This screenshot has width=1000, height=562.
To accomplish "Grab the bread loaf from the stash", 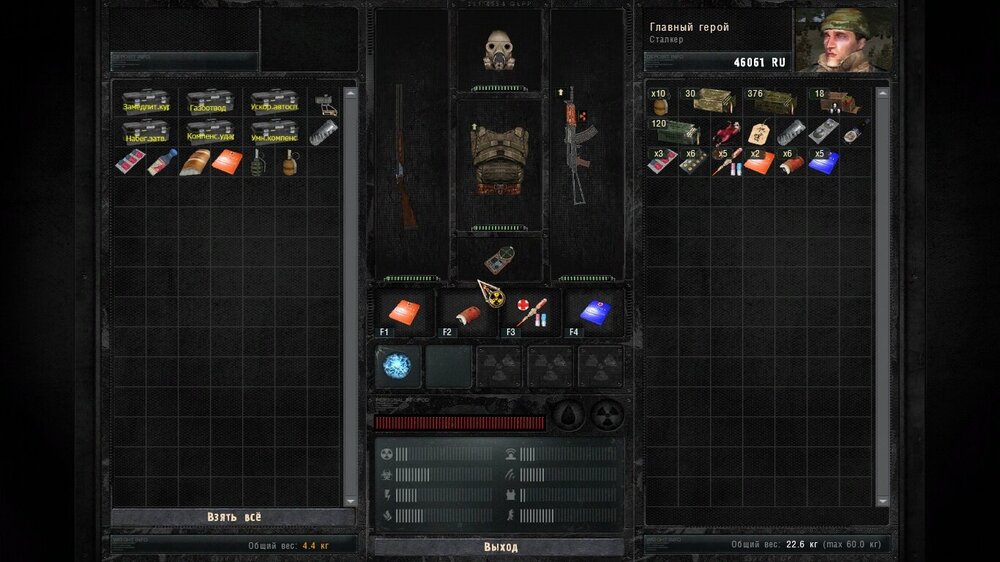I will [194, 162].
